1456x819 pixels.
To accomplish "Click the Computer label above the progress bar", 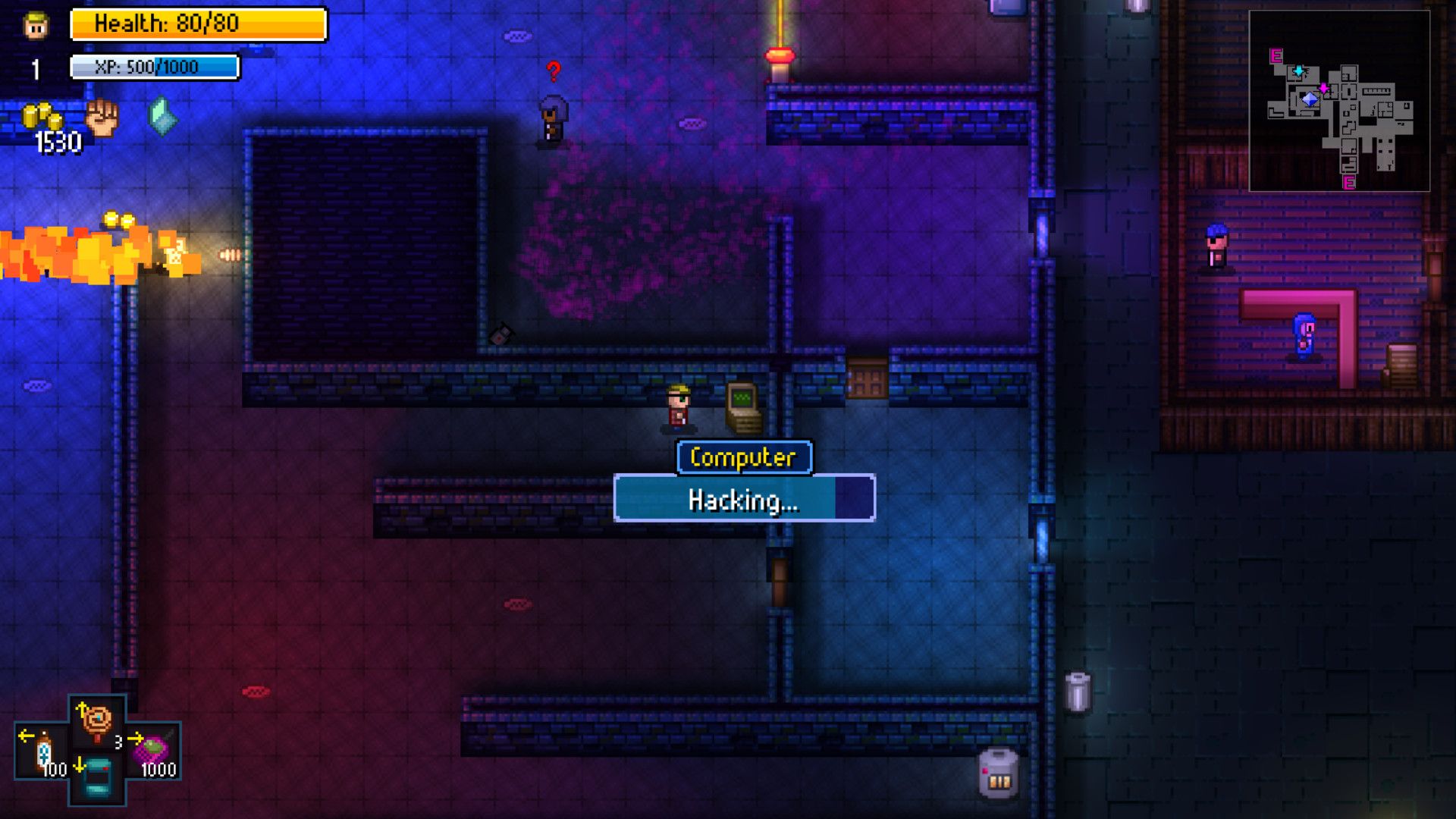I will click(744, 456).
